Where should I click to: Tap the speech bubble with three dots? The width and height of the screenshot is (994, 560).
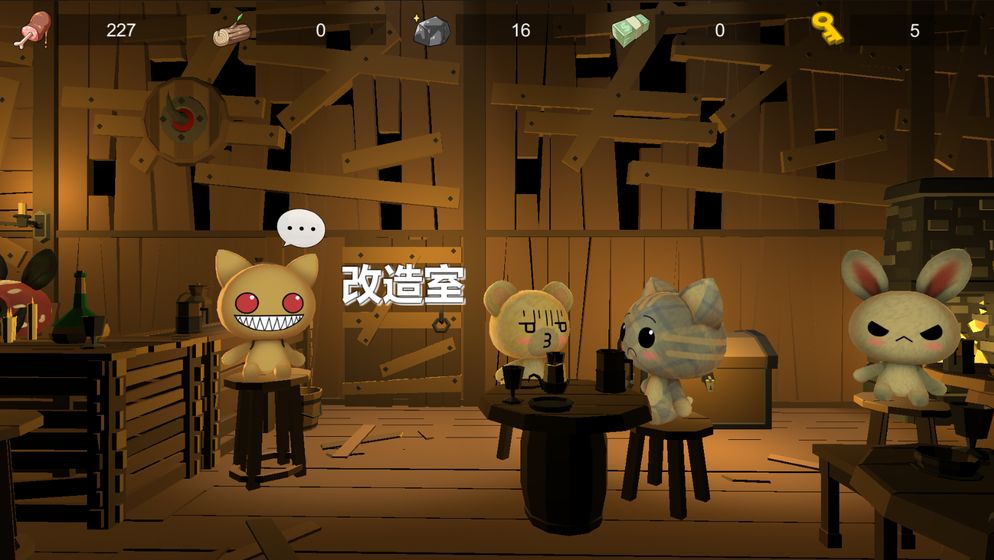click(x=300, y=229)
